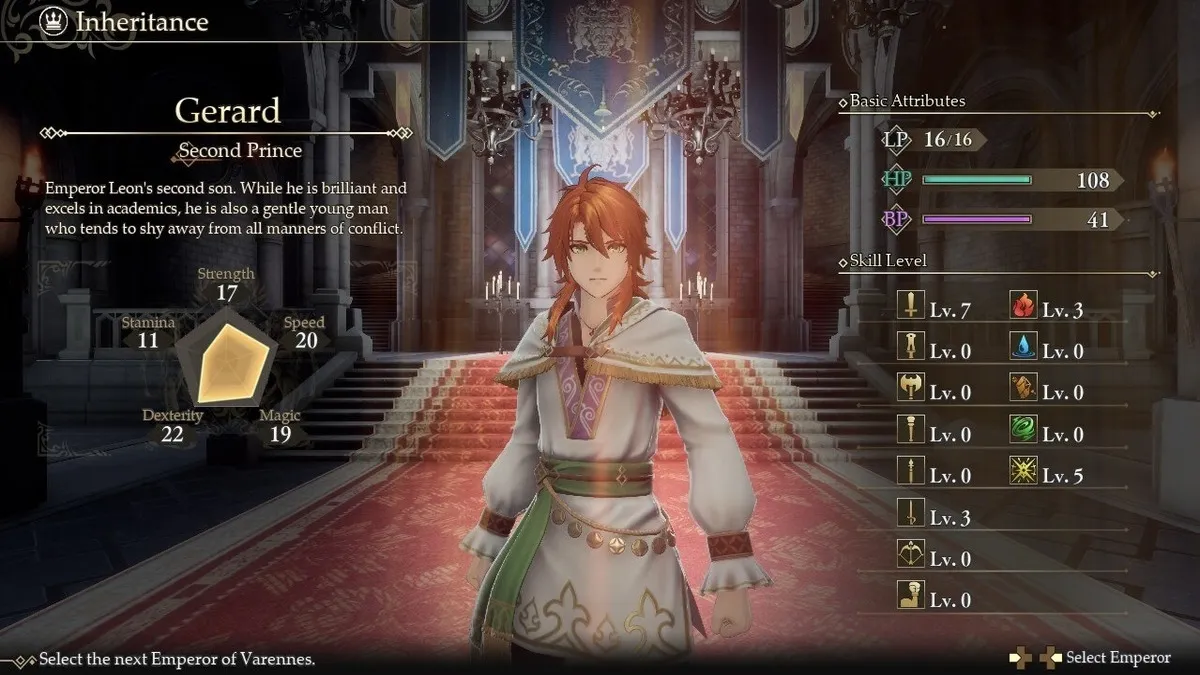Select the green wind swirl icon
The width and height of the screenshot is (1200, 675).
coord(1022,432)
